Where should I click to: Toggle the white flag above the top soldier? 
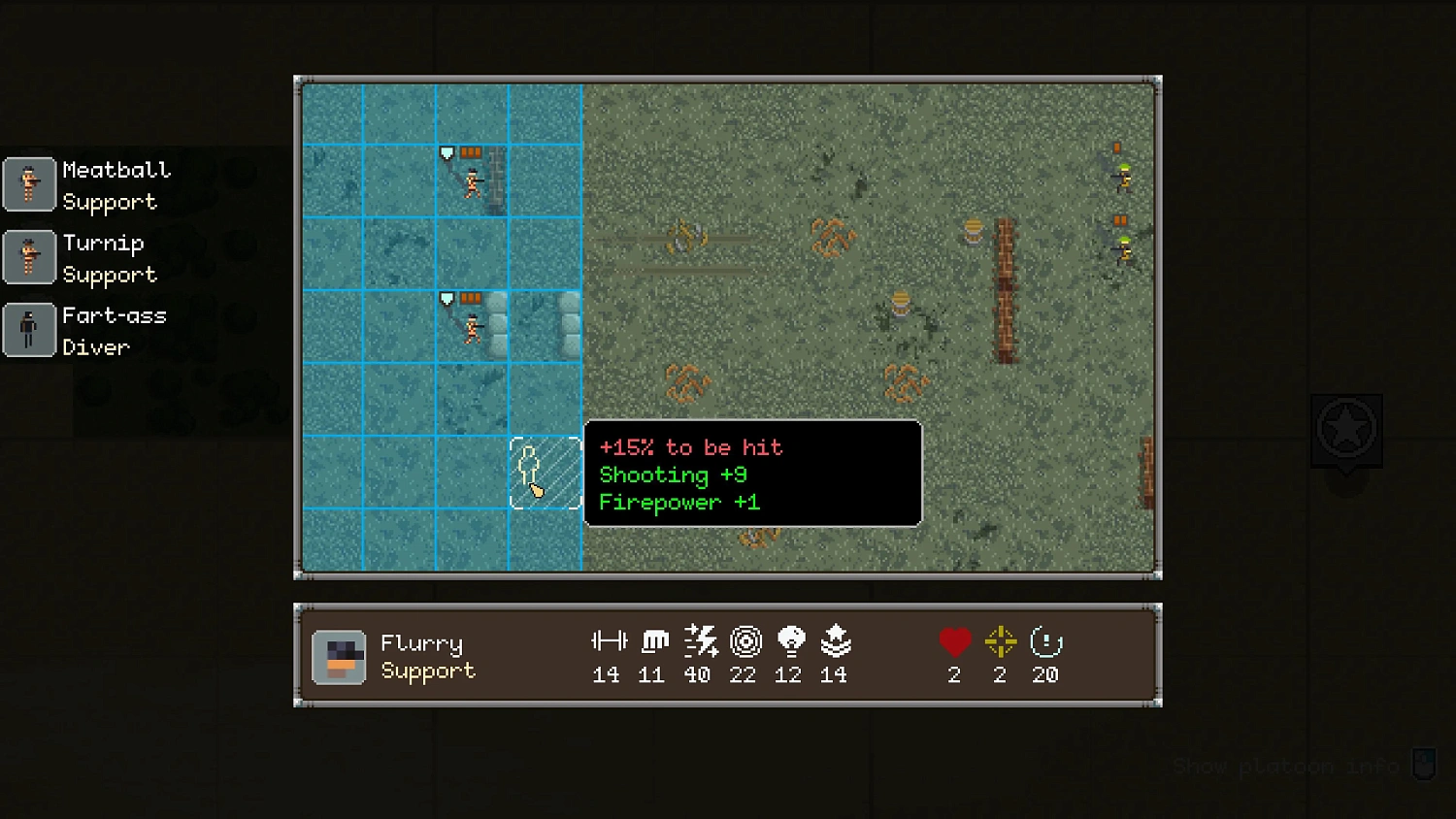tap(446, 150)
